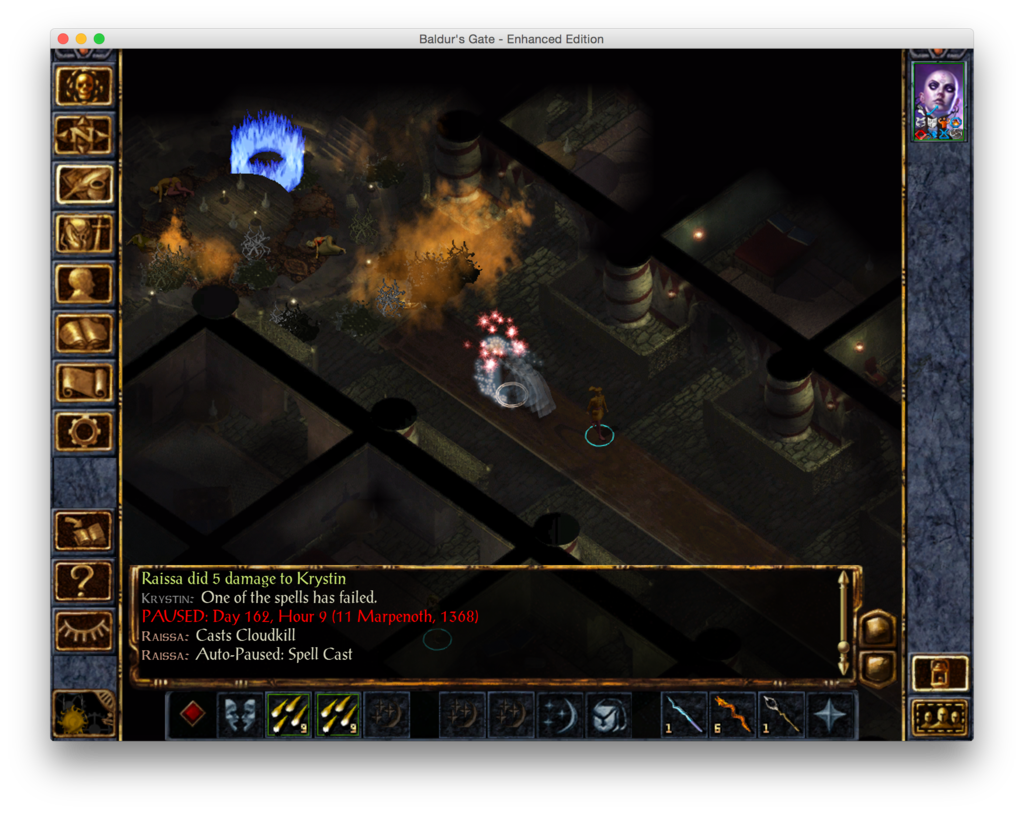Toggle the lantern party AI button

click(x=940, y=673)
